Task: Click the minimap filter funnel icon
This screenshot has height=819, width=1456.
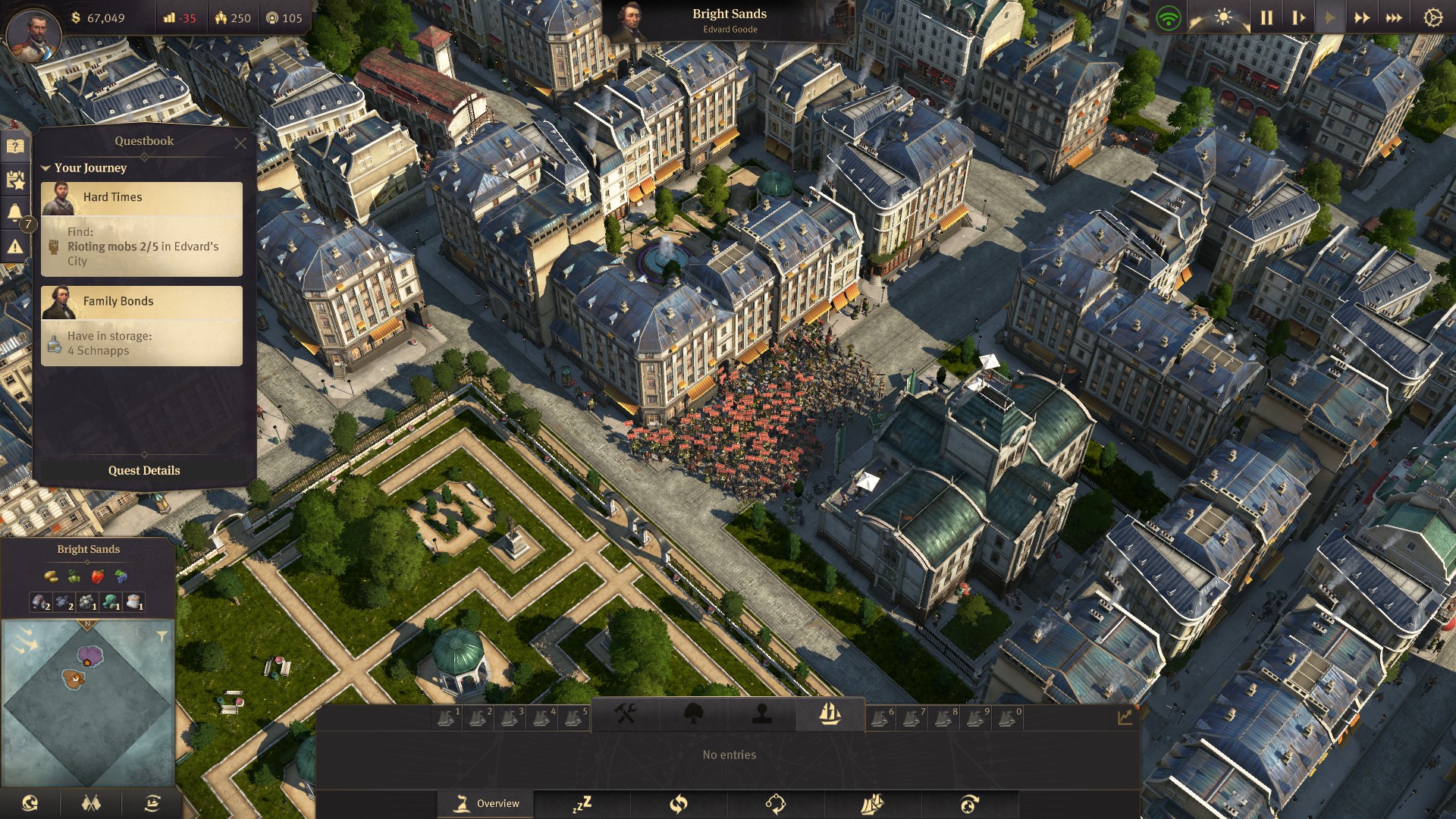Action: [162, 636]
